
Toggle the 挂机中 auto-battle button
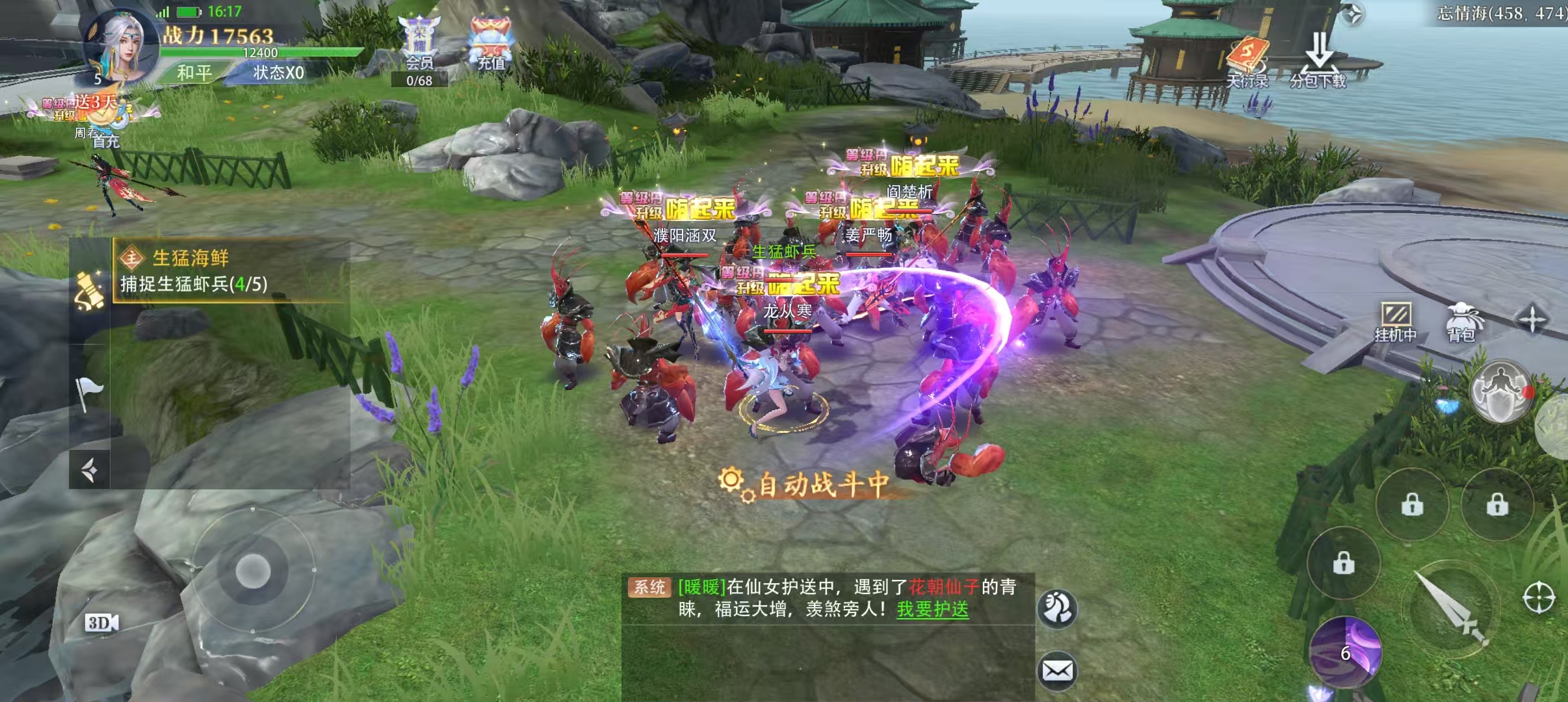click(1395, 322)
